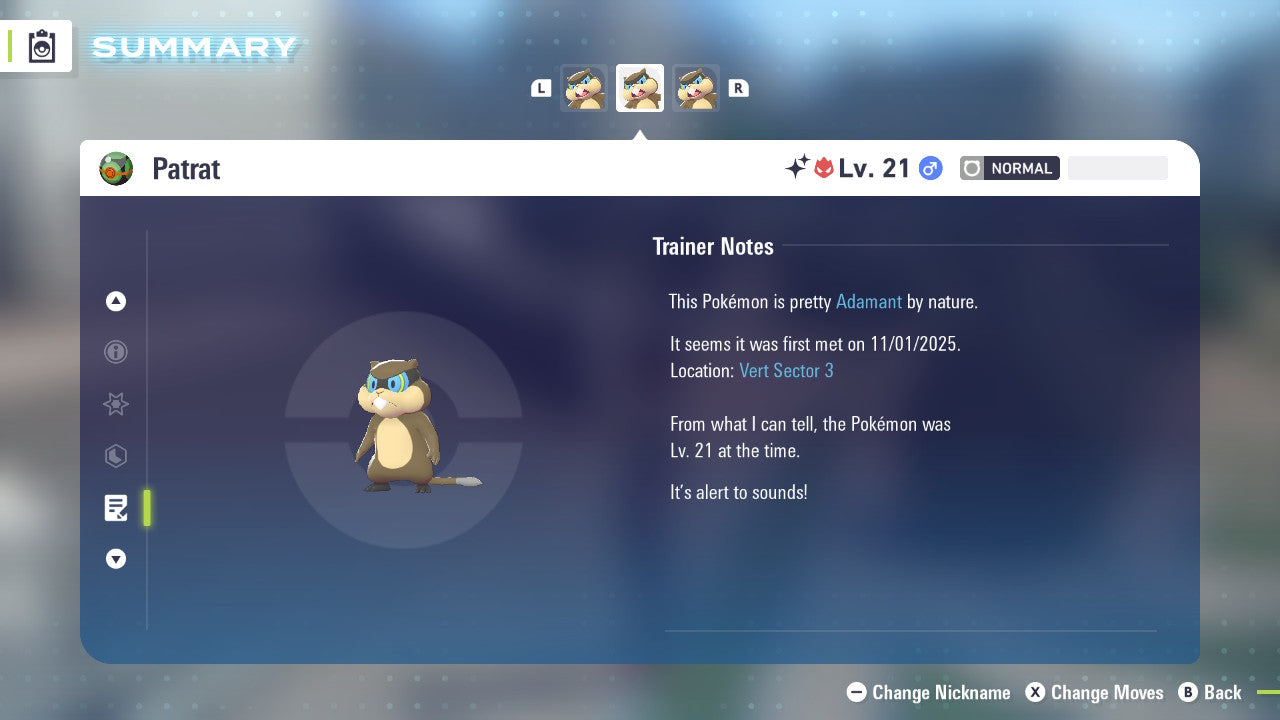Image resolution: width=1280 pixels, height=720 pixels.
Task: Toggle to the next summary page with the down arrow
Action: [116, 559]
